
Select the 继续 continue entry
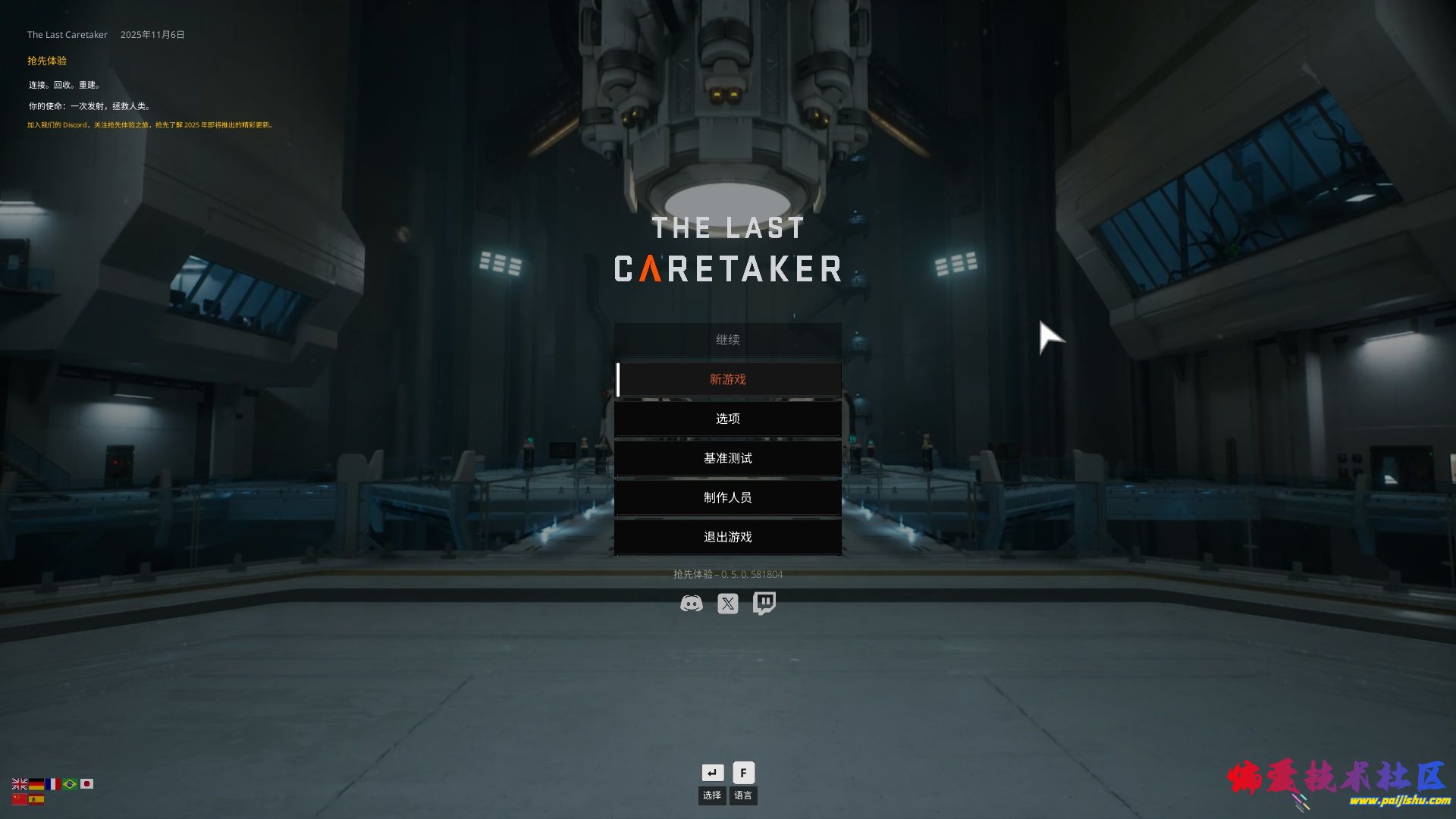728,340
